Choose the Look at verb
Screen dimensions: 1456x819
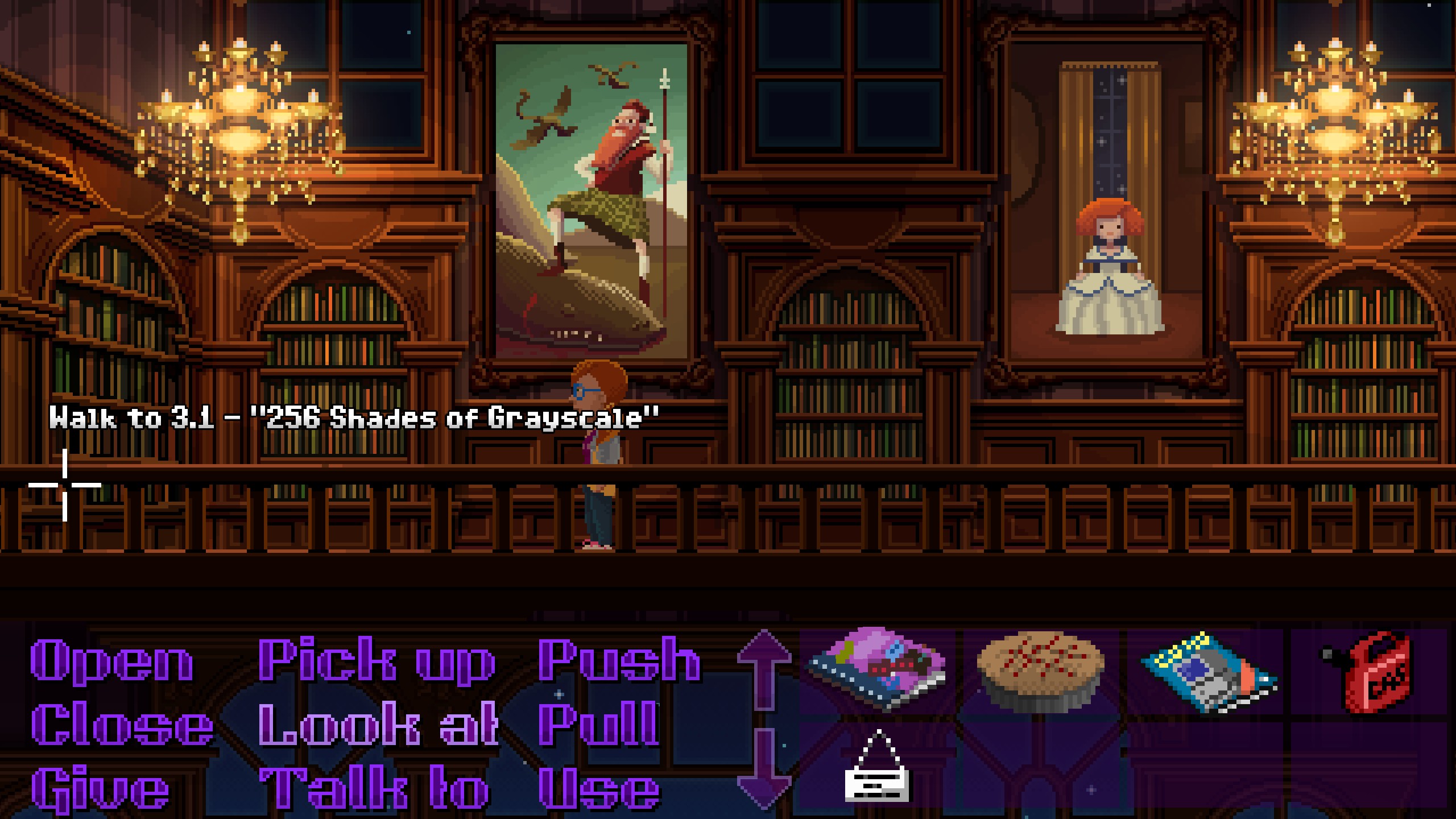tap(378, 725)
